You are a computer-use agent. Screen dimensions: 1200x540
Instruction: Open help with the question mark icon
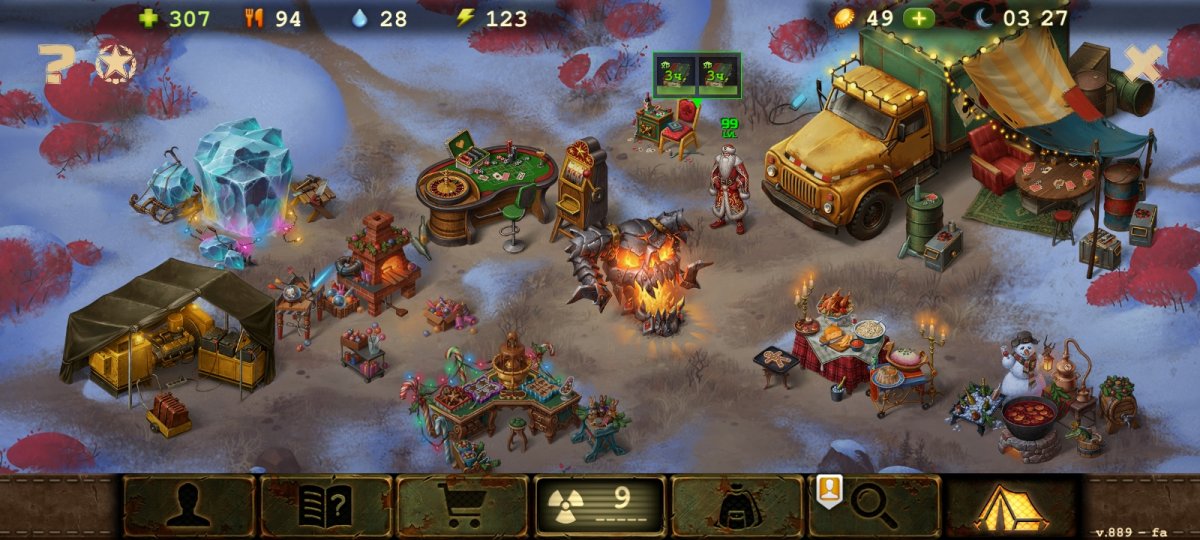(x=56, y=64)
